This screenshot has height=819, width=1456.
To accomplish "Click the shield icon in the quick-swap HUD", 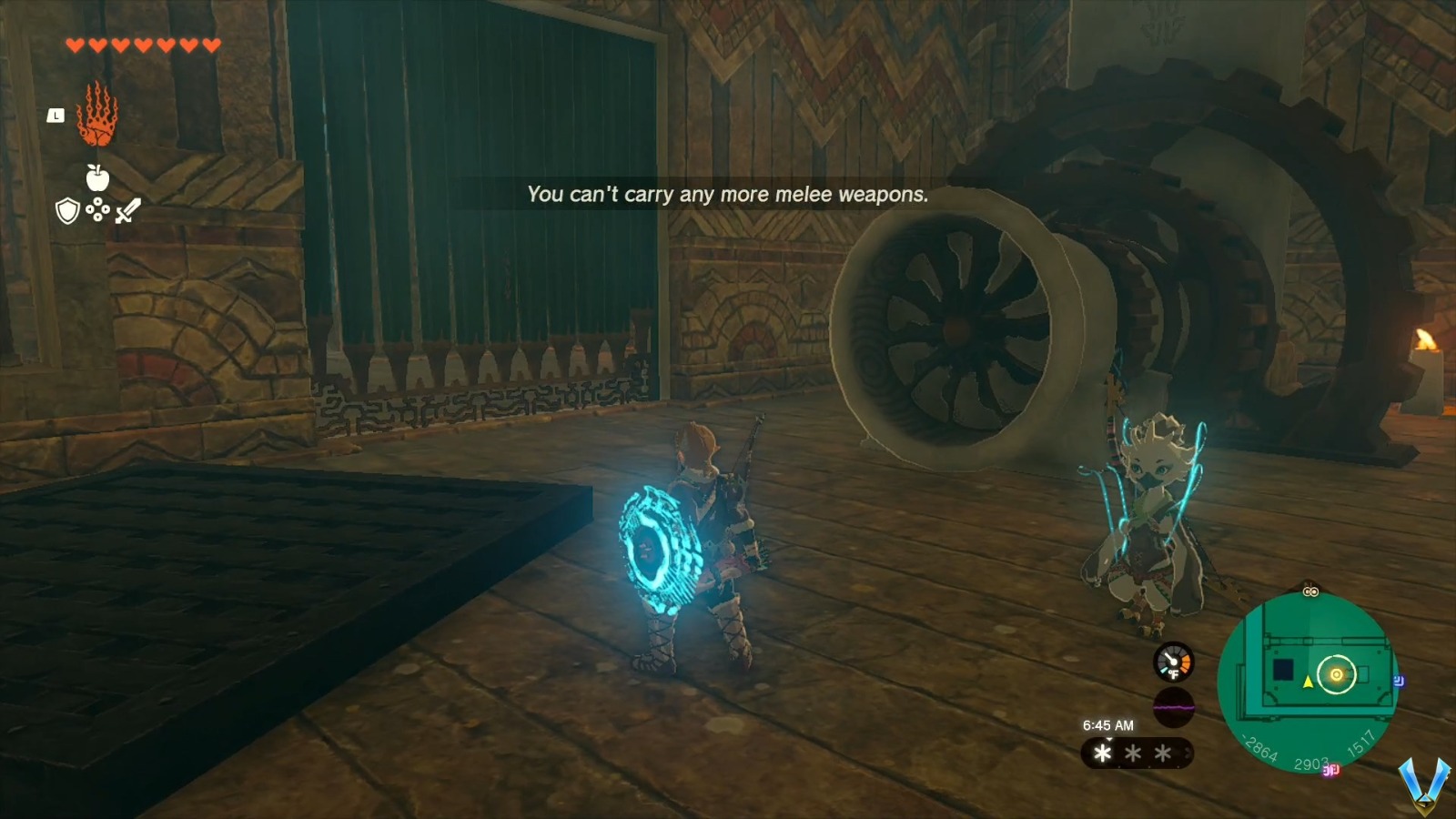I will (67, 210).
